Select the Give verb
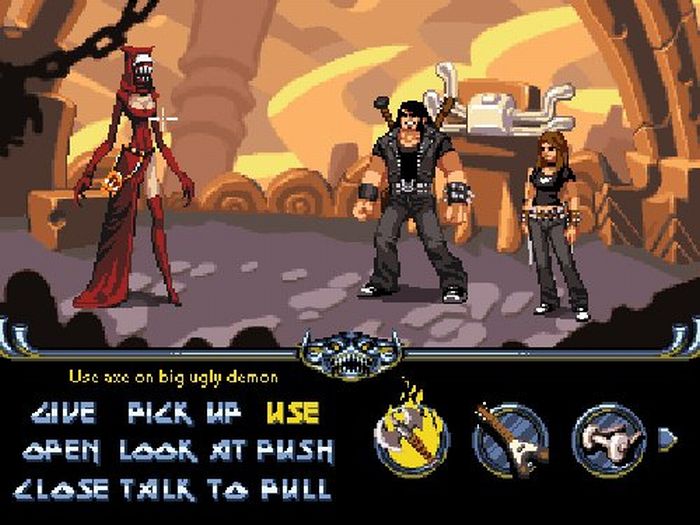The height and width of the screenshot is (525, 700). (63, 412)
